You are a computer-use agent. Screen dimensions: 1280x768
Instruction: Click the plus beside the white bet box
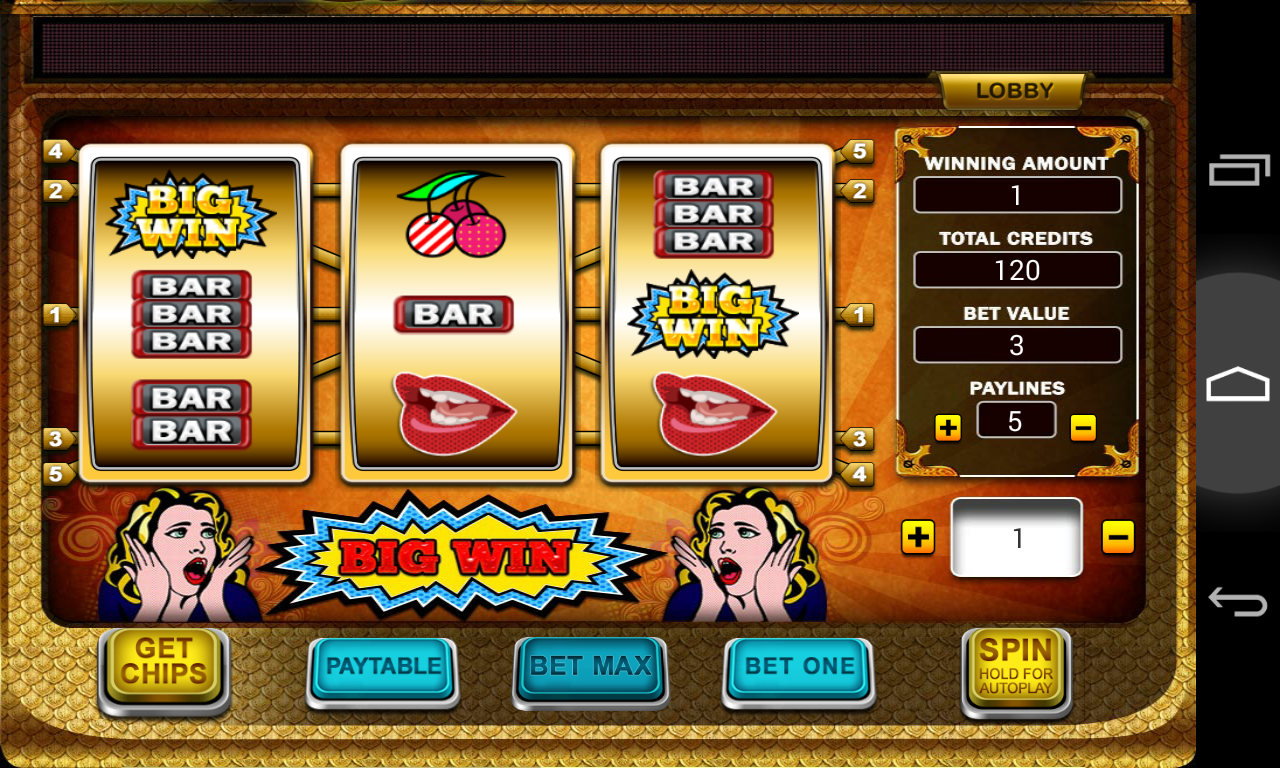(917, 537)
